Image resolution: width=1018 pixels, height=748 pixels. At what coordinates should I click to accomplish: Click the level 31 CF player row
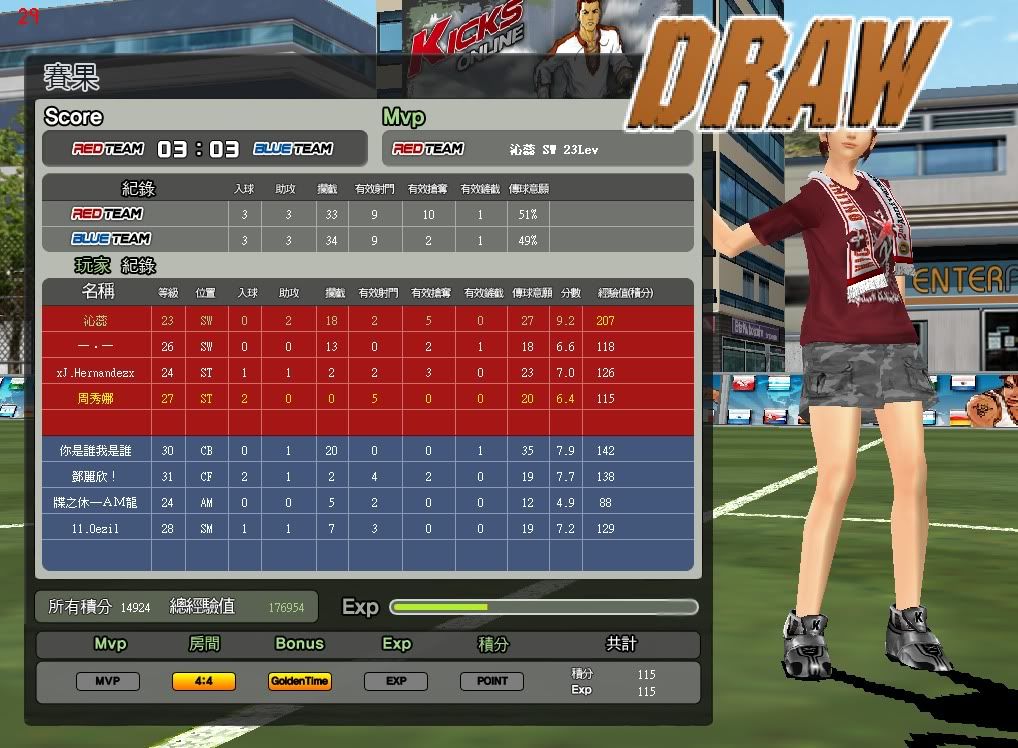point(368,477)
